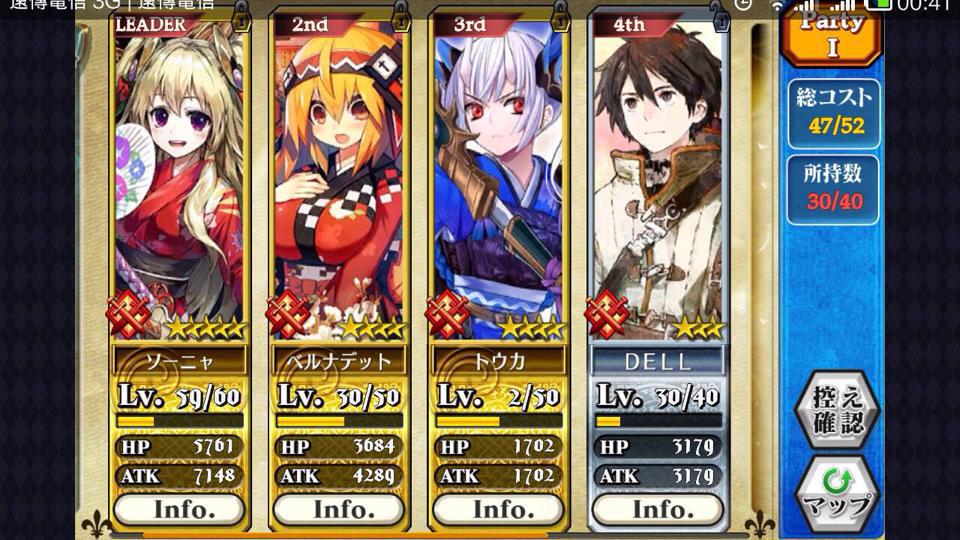Pick the 4th member card DELL
This screenshot has height=540, width=960.
click(x=658, y=180)
